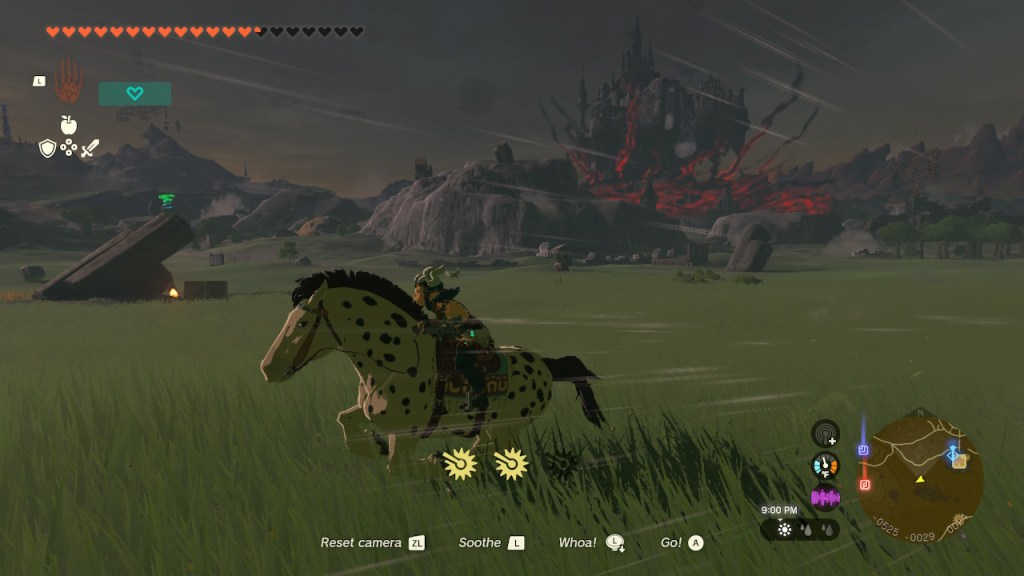Click the Sheikah sensor plus icon

pyautogui.click(x=825, y=433)
